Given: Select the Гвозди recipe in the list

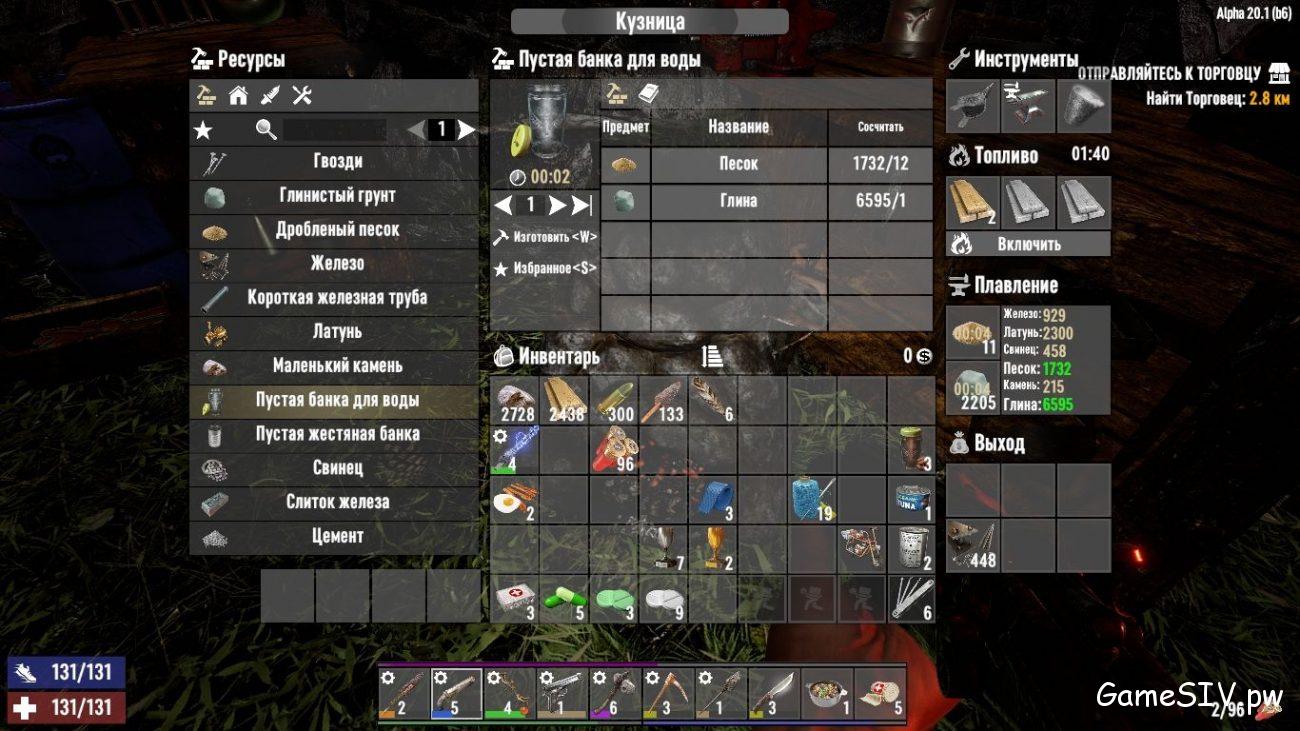Looking at the screenshot, I should 333,161.
